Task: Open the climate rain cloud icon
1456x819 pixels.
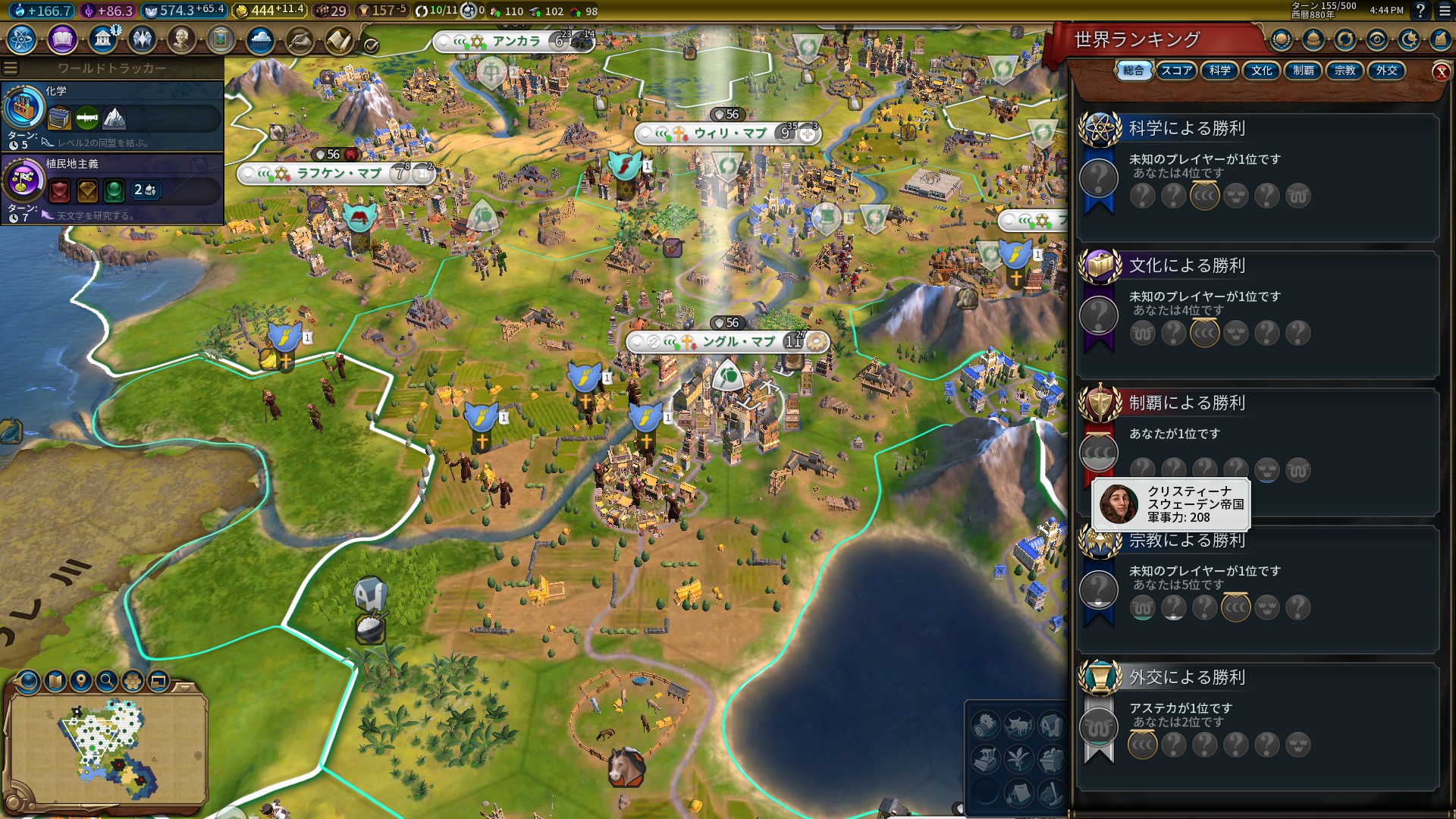Action: click(x=260, y=39)
